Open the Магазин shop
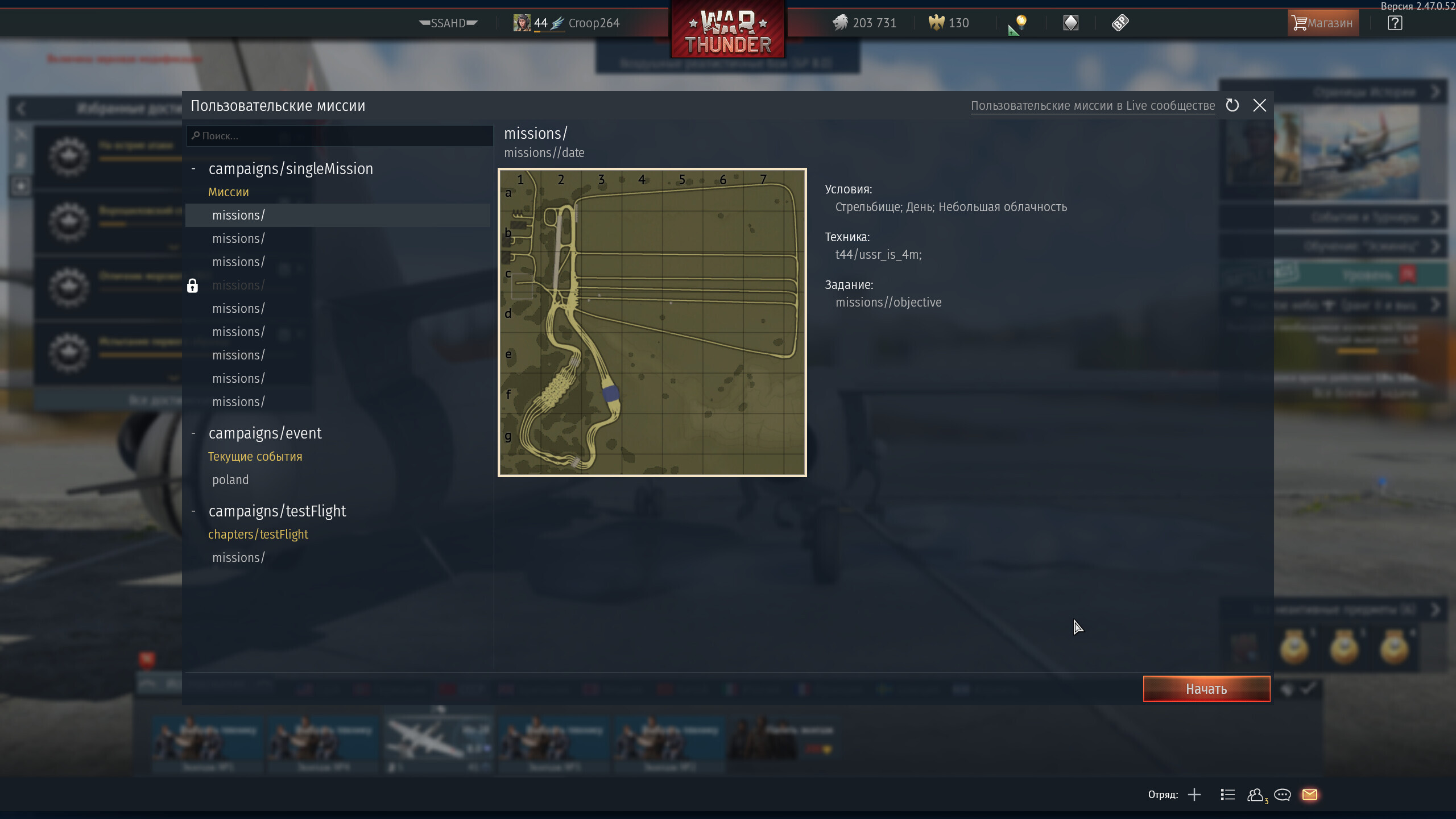 tap(1323, 23)
